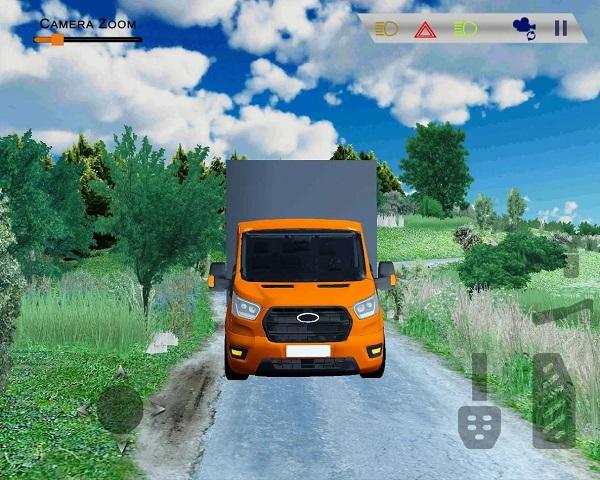This screenshot has width=600, height=480.
Task: Switch camera view with the camera icon
Action: coord(523,28)
